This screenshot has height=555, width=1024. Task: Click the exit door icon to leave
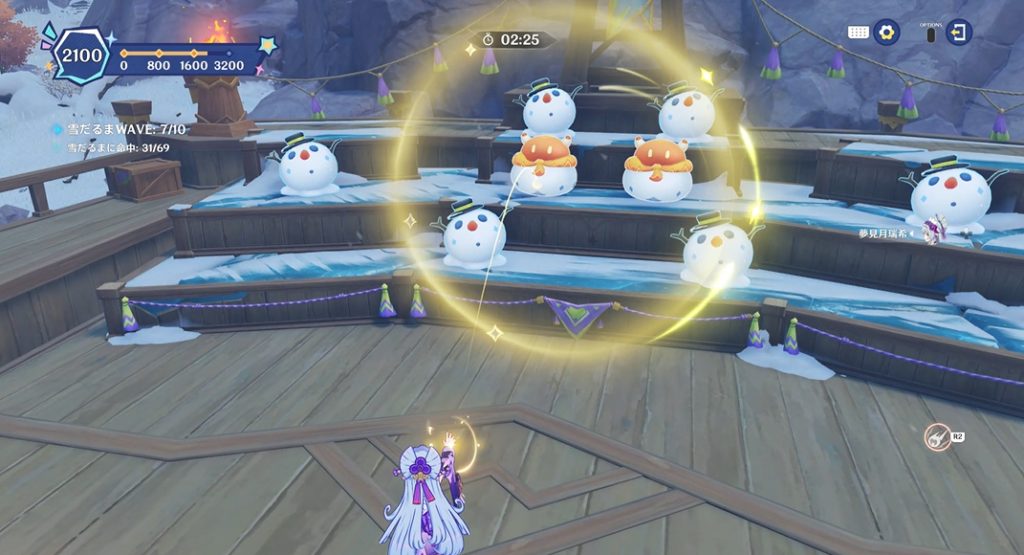tap(959, 32)
